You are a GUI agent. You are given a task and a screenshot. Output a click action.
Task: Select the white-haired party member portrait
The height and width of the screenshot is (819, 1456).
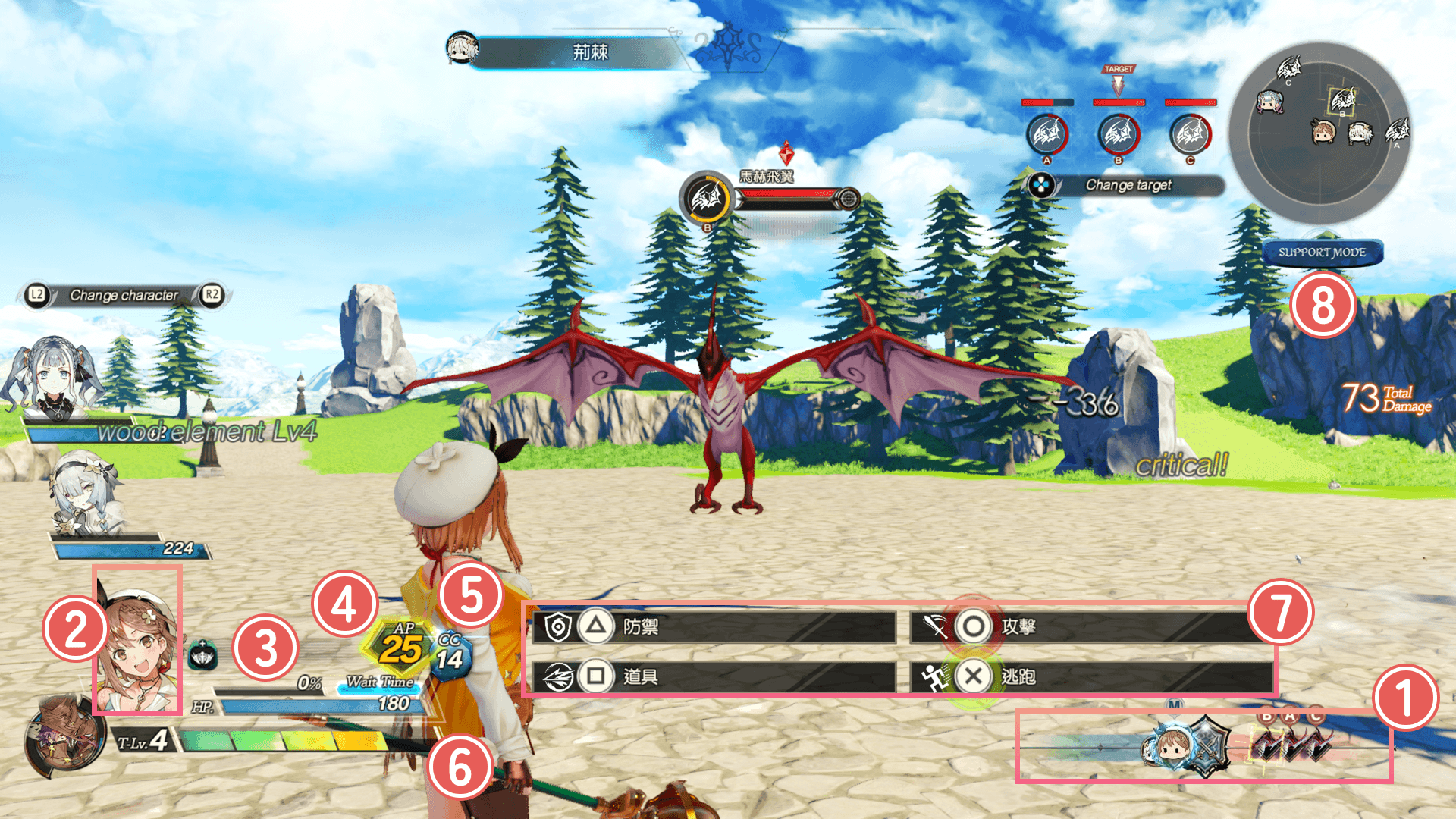[82, 493]
